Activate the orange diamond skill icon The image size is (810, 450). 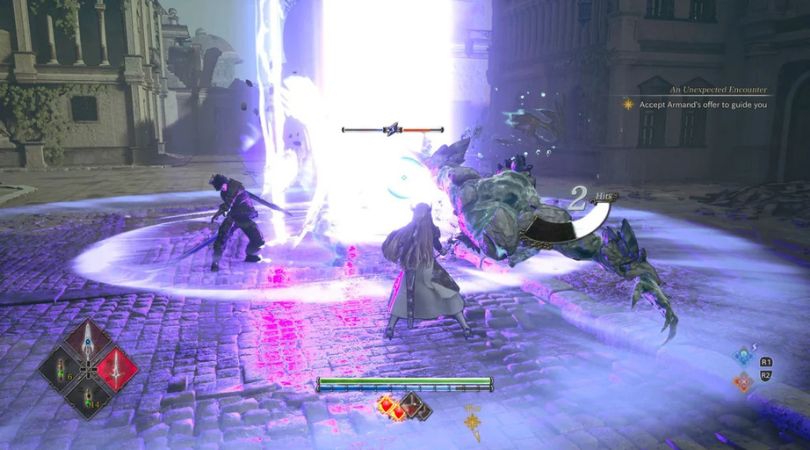[x=741, y=381]
